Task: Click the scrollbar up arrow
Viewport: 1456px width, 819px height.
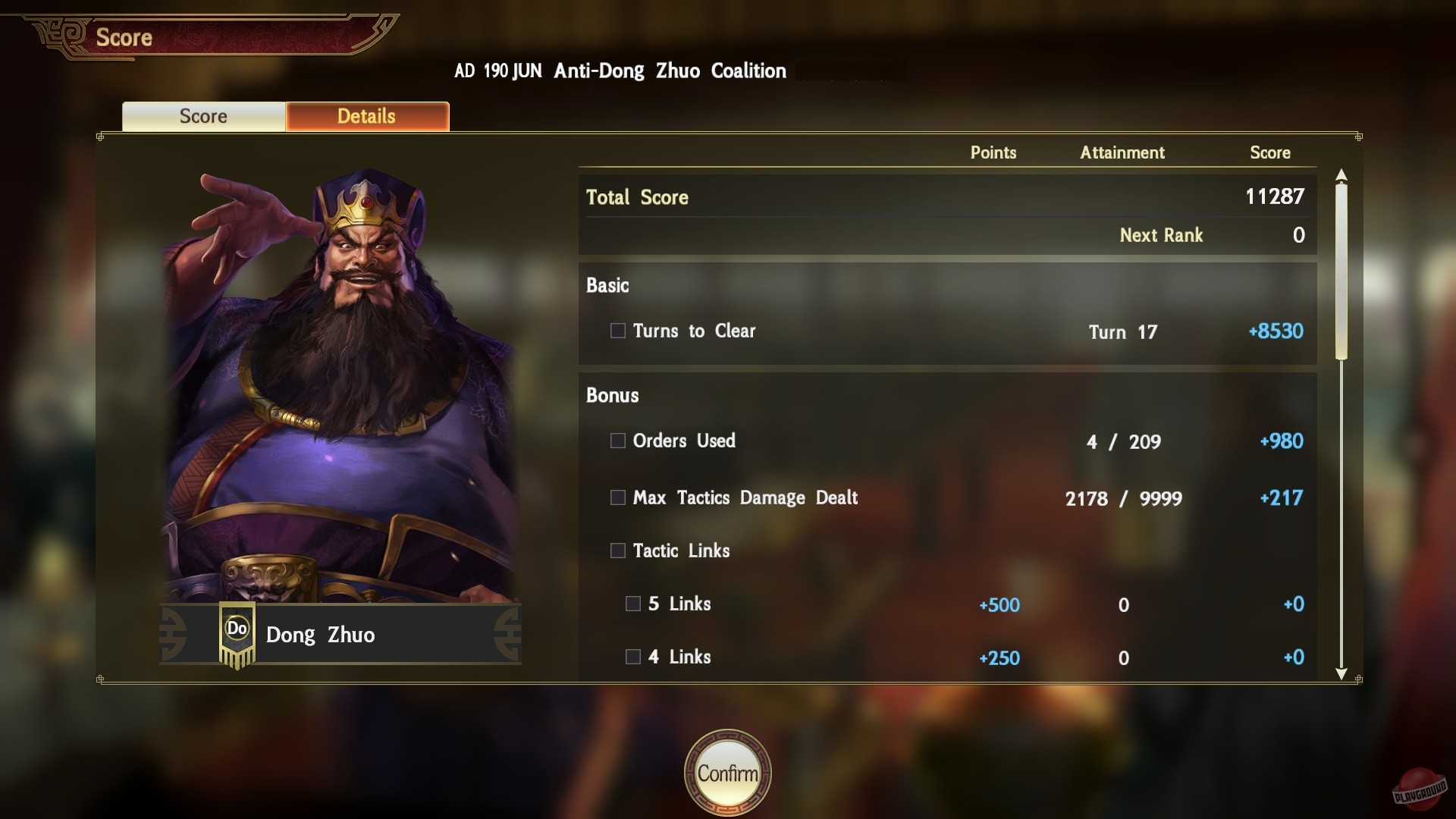Action: [x=1342, y=174]
